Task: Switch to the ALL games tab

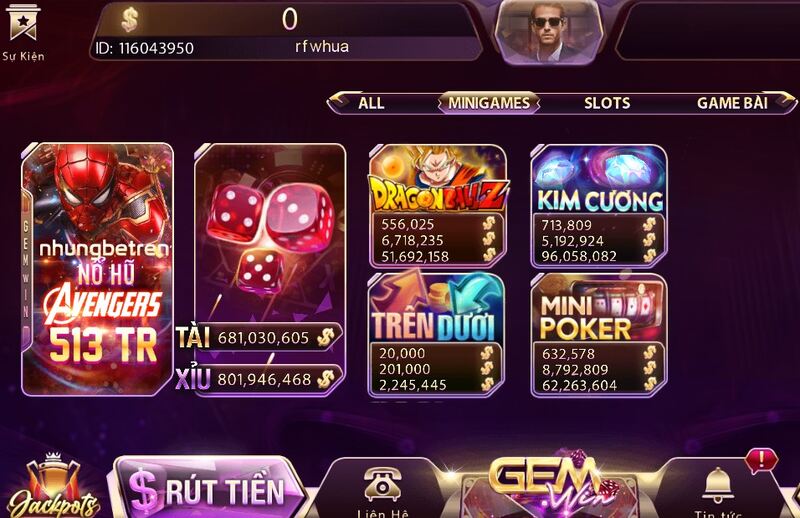Action: coord(371,103)
